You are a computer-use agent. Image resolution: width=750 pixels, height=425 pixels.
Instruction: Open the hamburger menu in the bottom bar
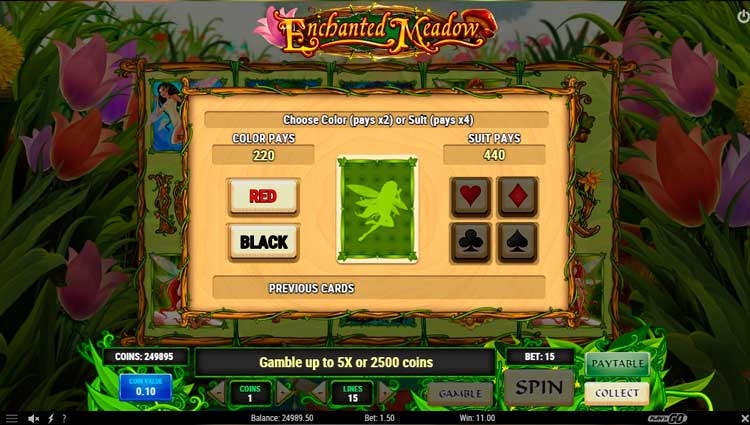point(11,418)
